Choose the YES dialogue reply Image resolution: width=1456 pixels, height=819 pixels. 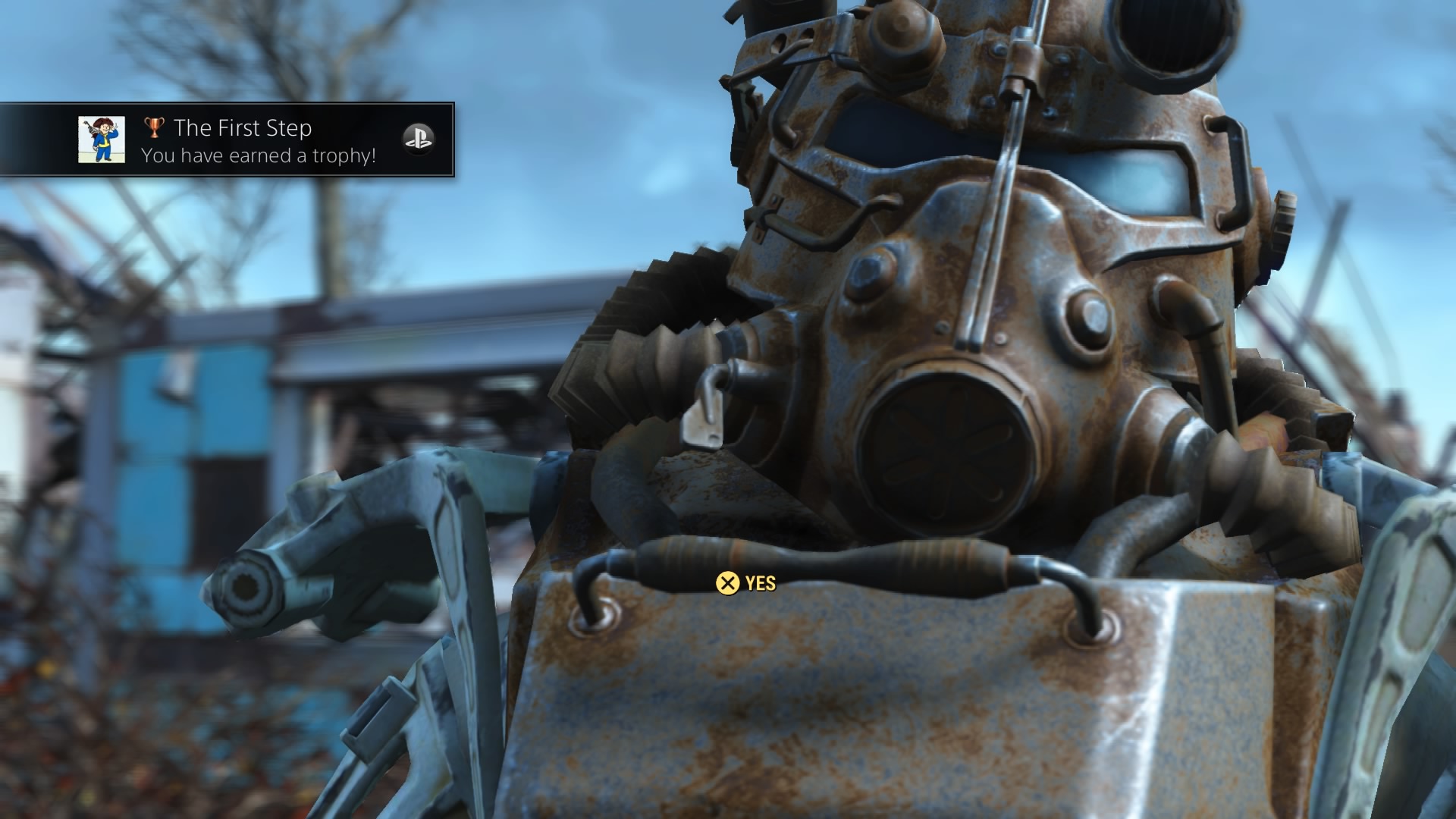[746, 583]
